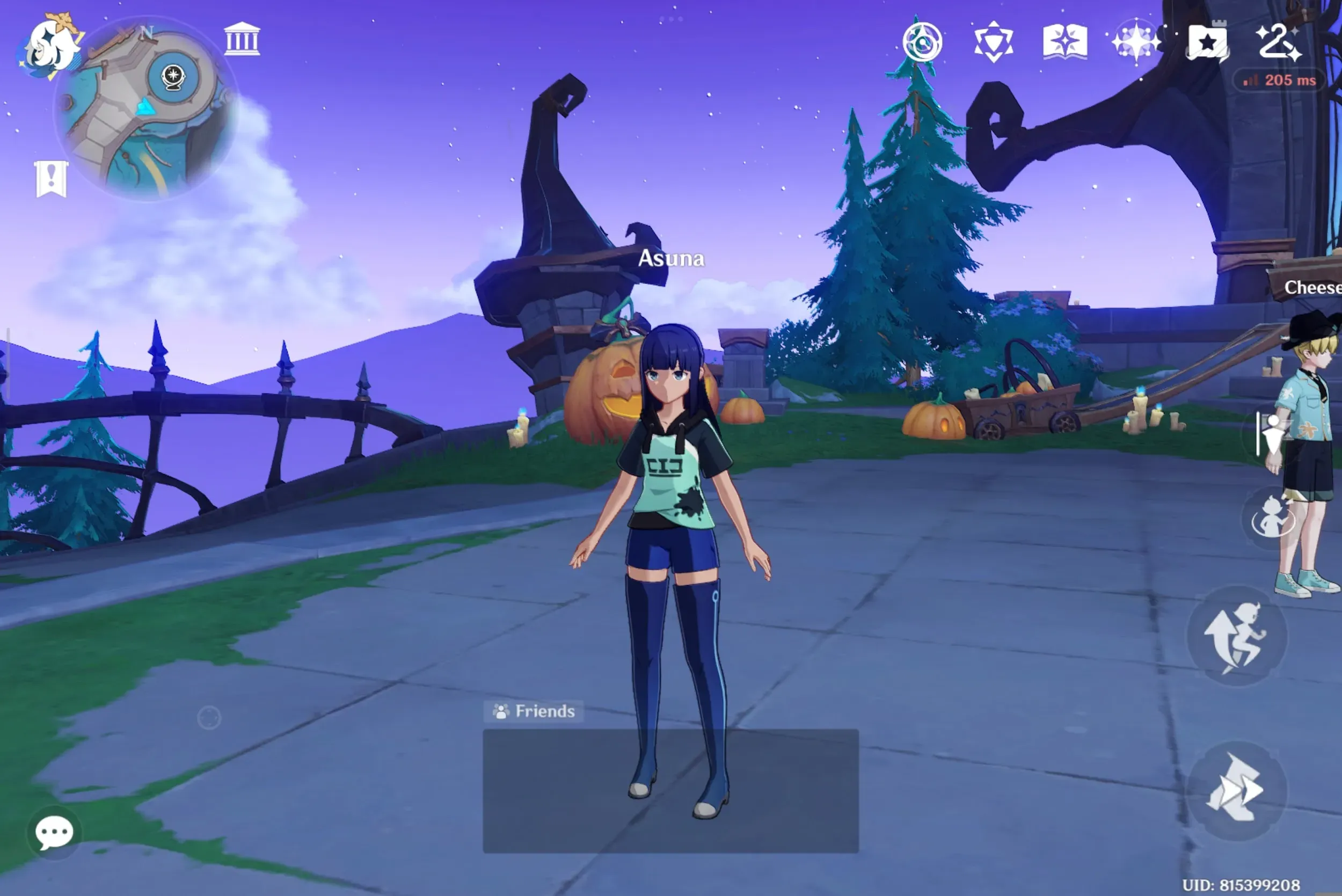Open the book with star icon
This screenshot has width=1342, height=896.
pyautogui.click(x=1065, y=42)
